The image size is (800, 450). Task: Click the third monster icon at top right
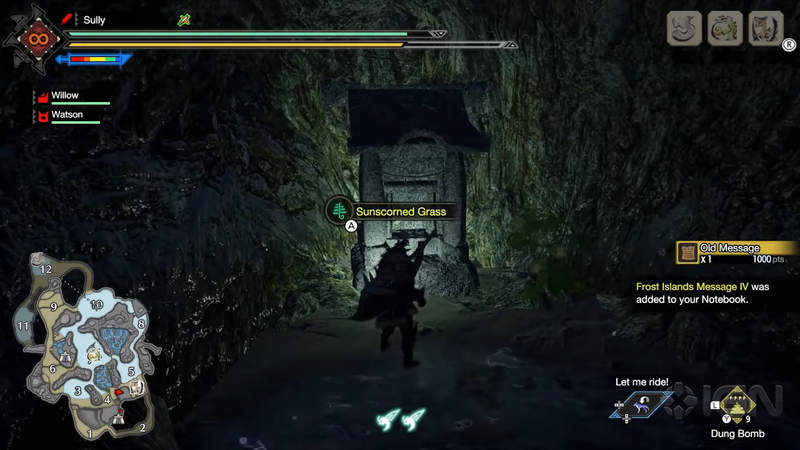tap(767, 27)
